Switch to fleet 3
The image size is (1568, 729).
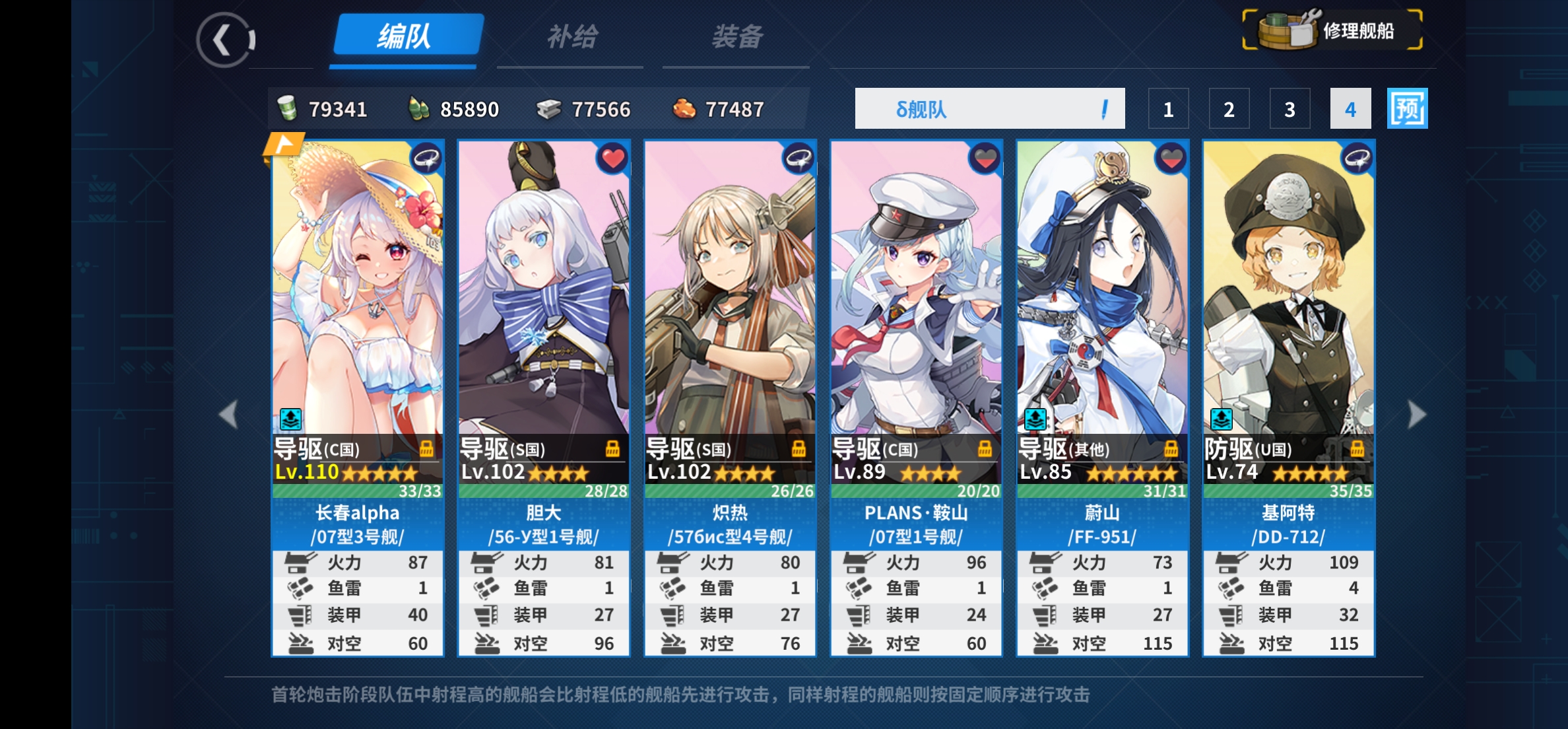[x=1290, y=109]
